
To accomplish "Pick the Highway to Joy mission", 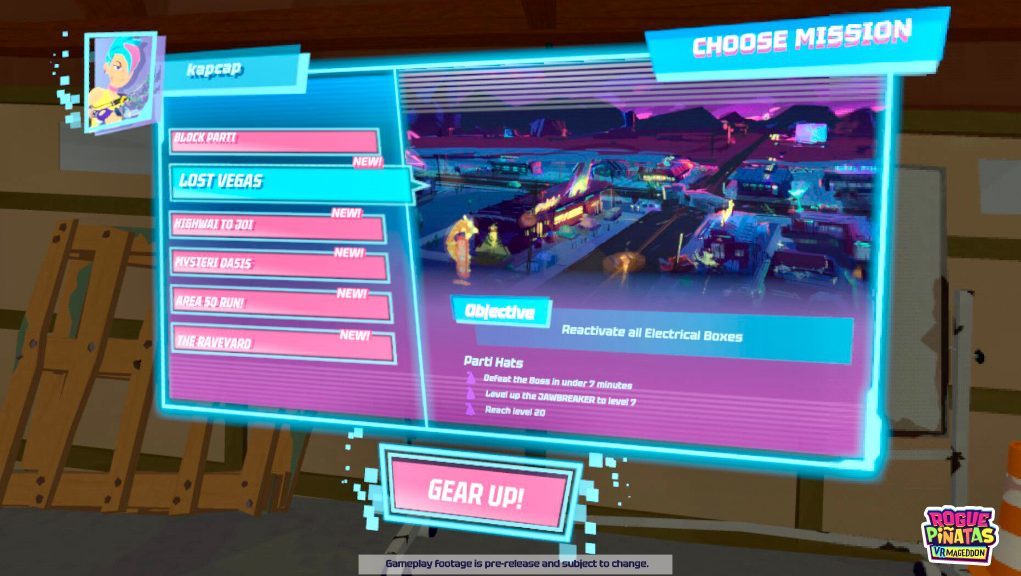I will tap(277, 228).
